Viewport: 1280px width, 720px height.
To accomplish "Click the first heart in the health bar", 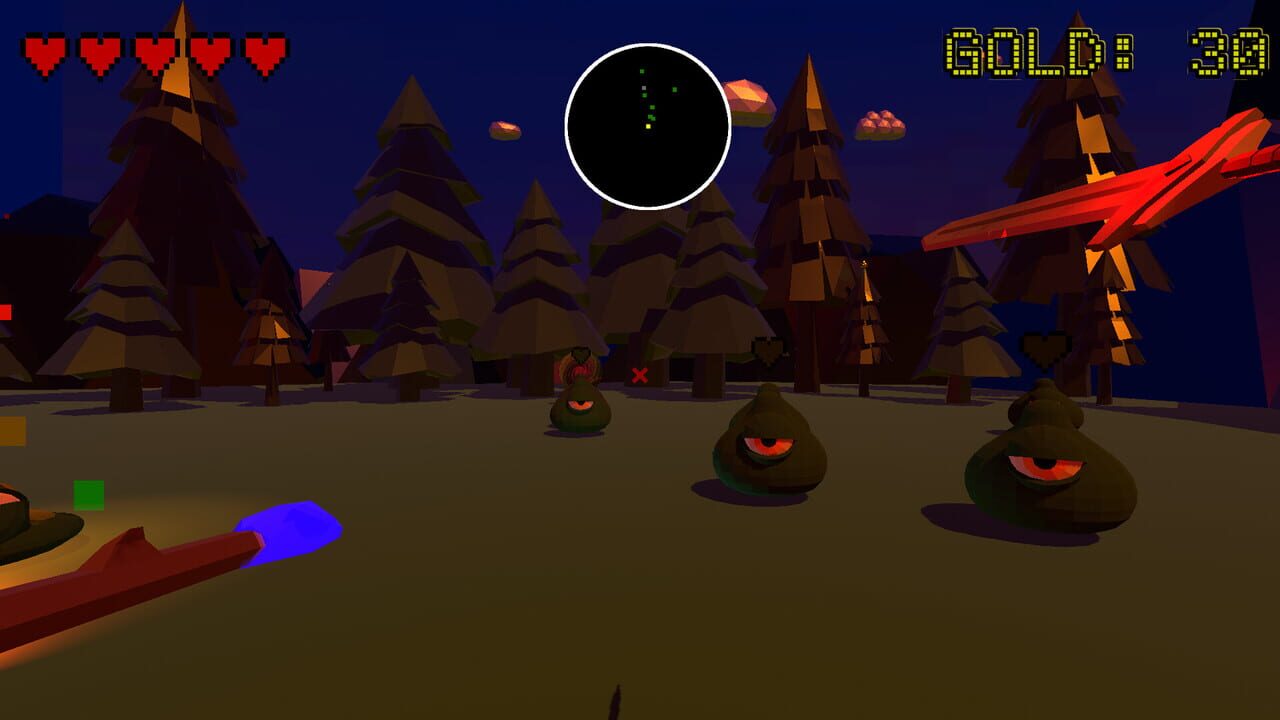I will click(x=42, y=48).
